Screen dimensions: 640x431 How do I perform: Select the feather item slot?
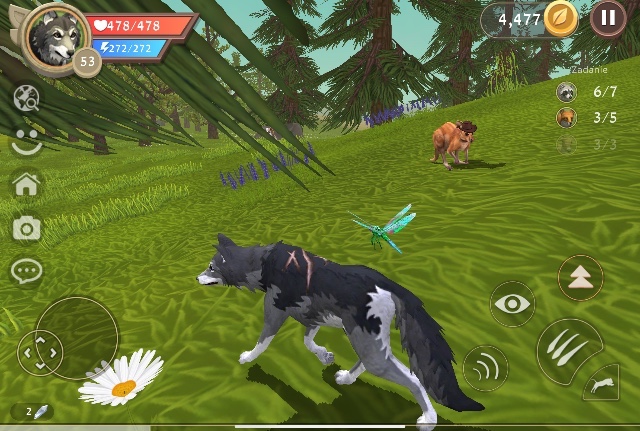coord(37,411)
